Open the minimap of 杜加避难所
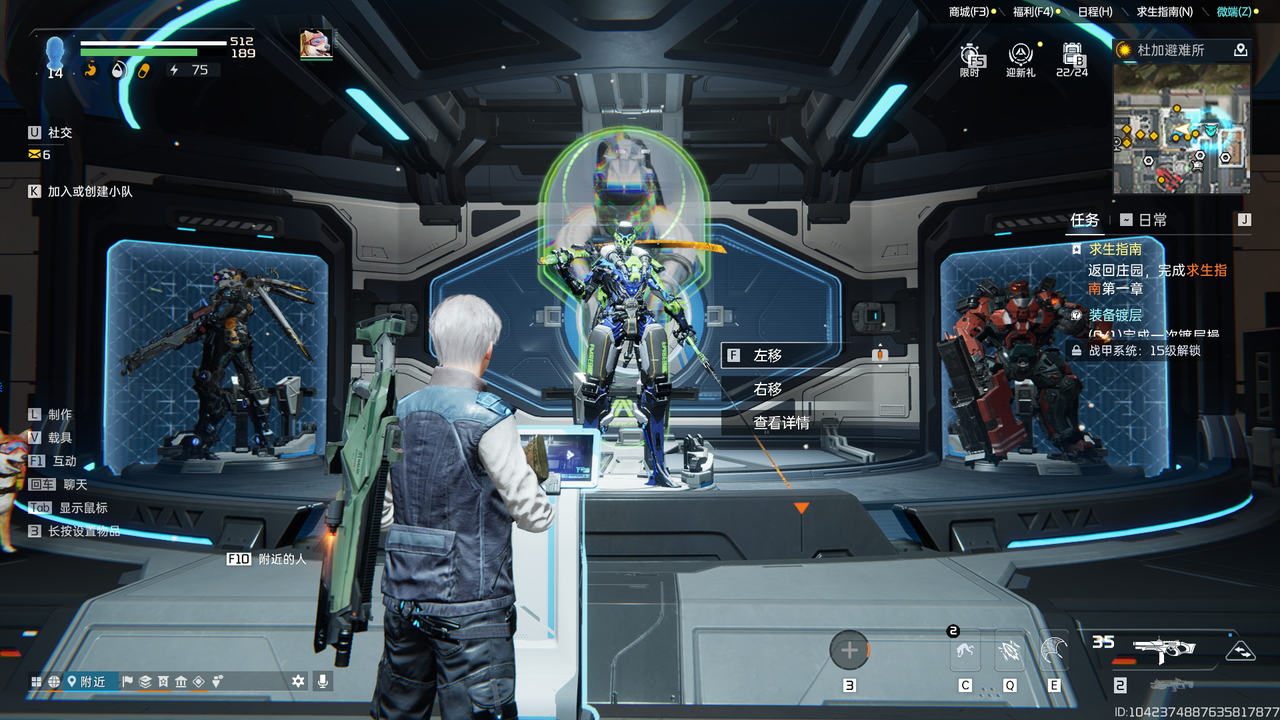 1181,129
